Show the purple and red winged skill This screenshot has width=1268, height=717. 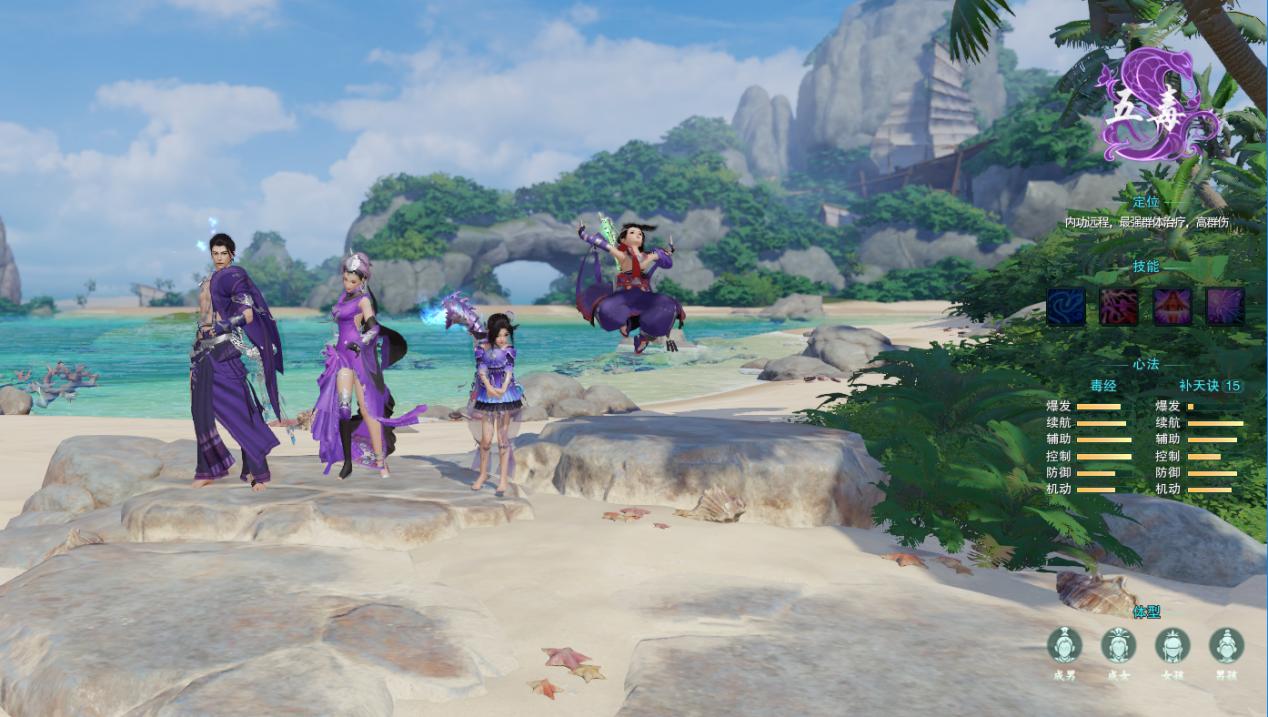point(1172,307)
